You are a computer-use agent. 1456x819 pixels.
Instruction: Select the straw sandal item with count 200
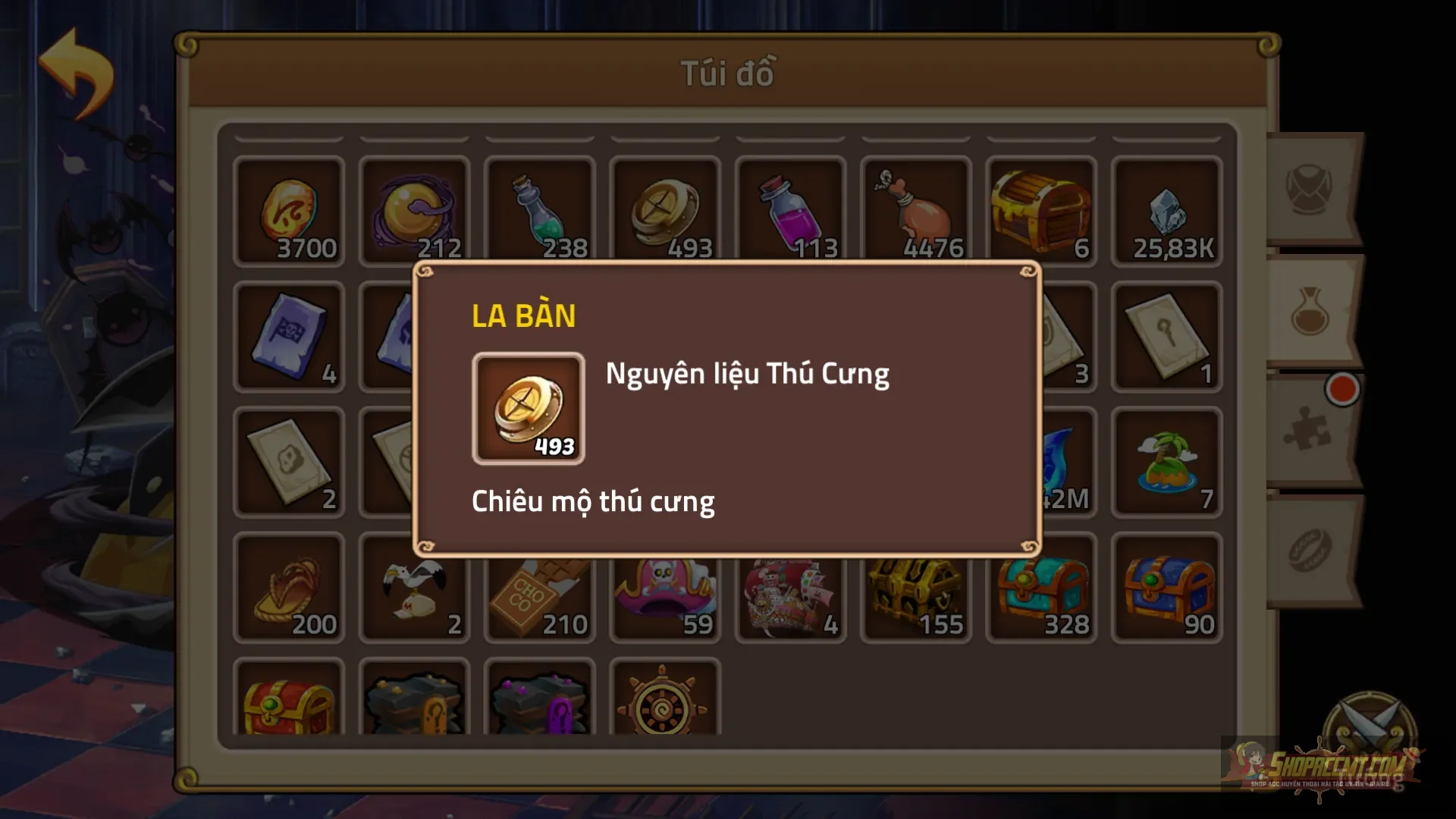point(289,588)
